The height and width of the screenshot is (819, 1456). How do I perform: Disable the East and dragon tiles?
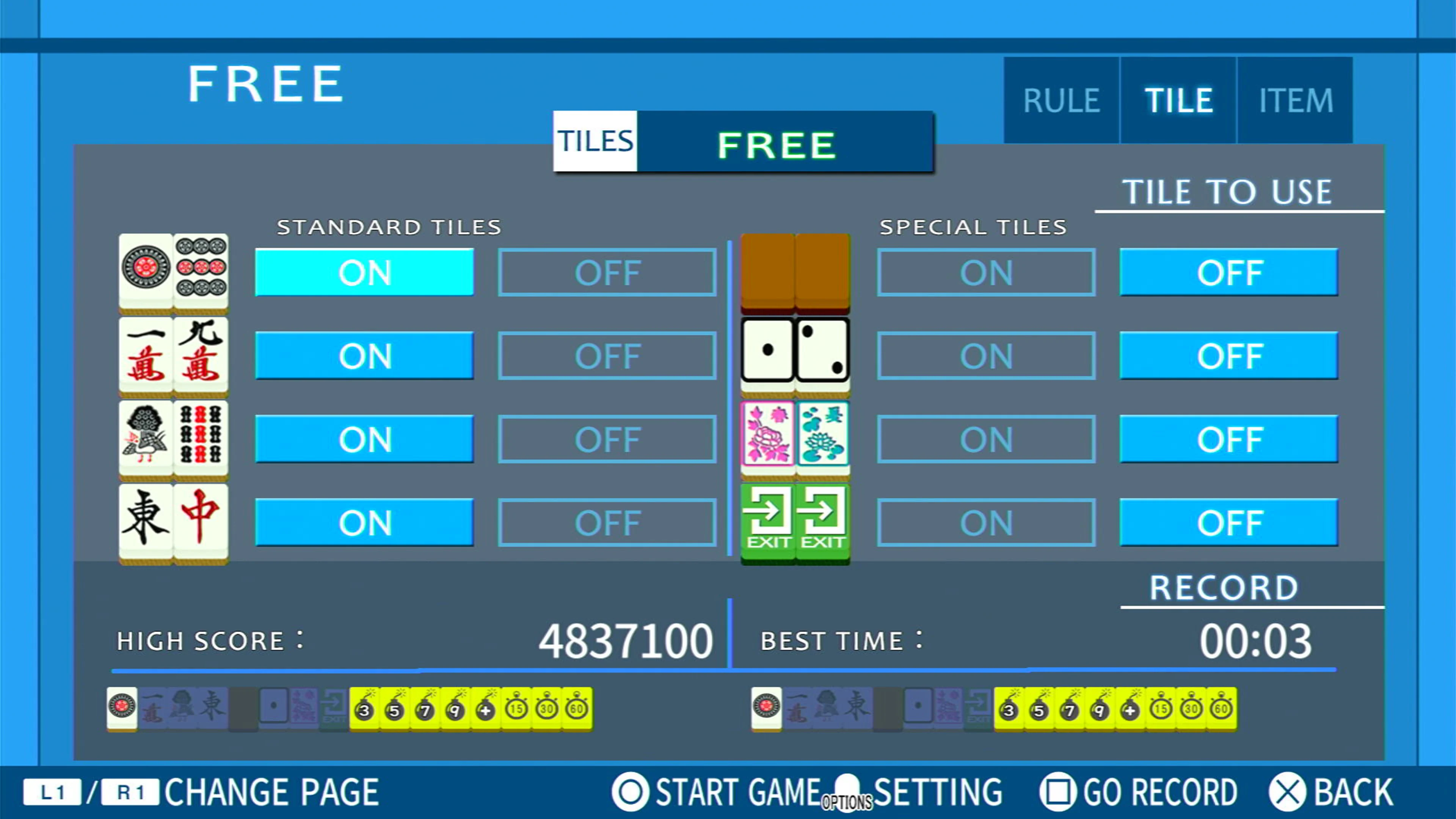click(x=606, y=523)
